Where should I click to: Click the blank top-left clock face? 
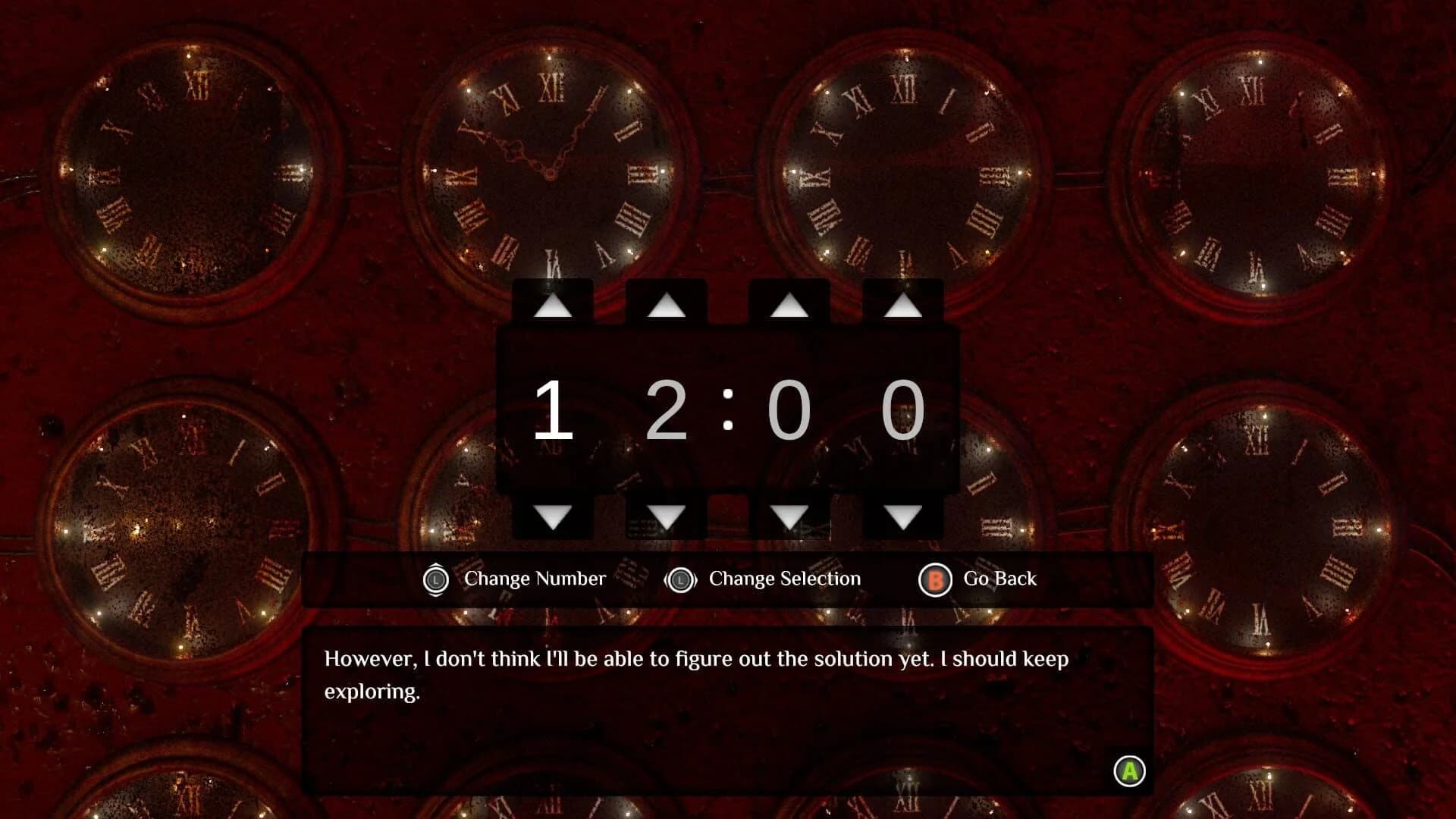(x=186, y=167)
